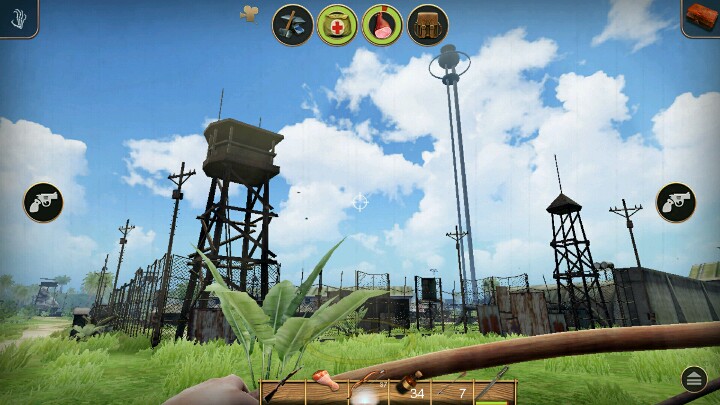720x405 pixels.
Task: Select the brown bottle hotbar slot
Action: coord(408,390)
